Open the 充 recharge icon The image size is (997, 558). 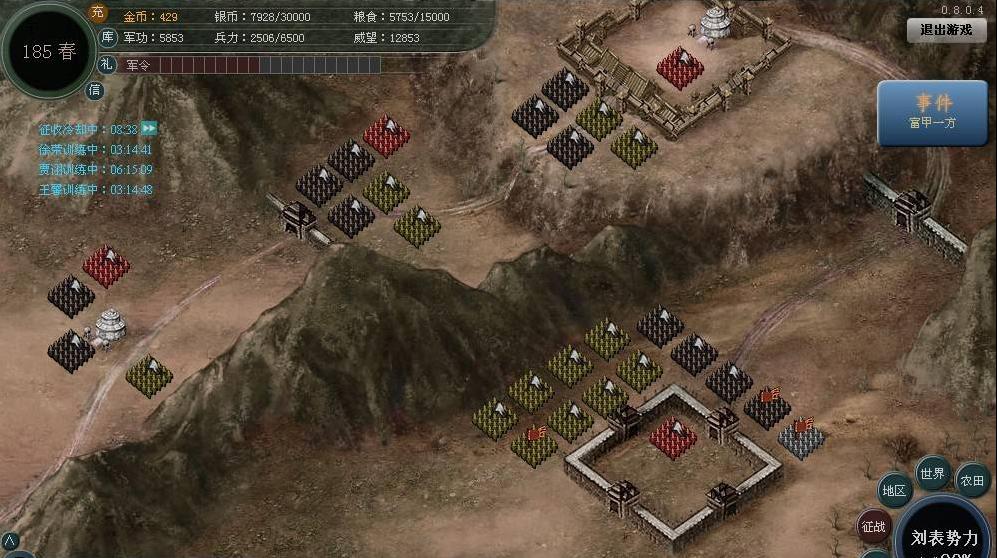(x=97, y=13)
